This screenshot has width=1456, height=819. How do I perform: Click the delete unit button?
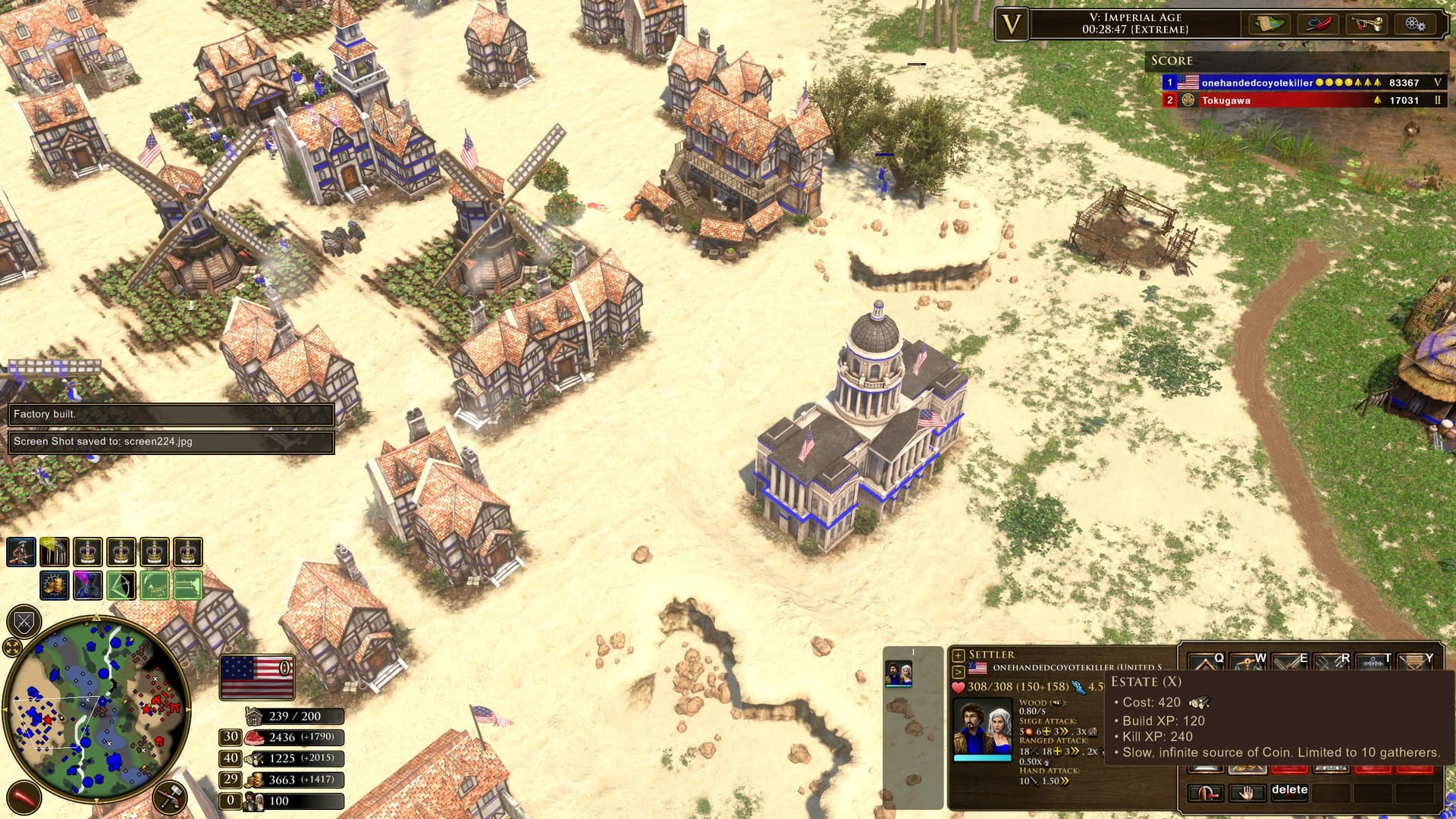tap(1289, 790)
